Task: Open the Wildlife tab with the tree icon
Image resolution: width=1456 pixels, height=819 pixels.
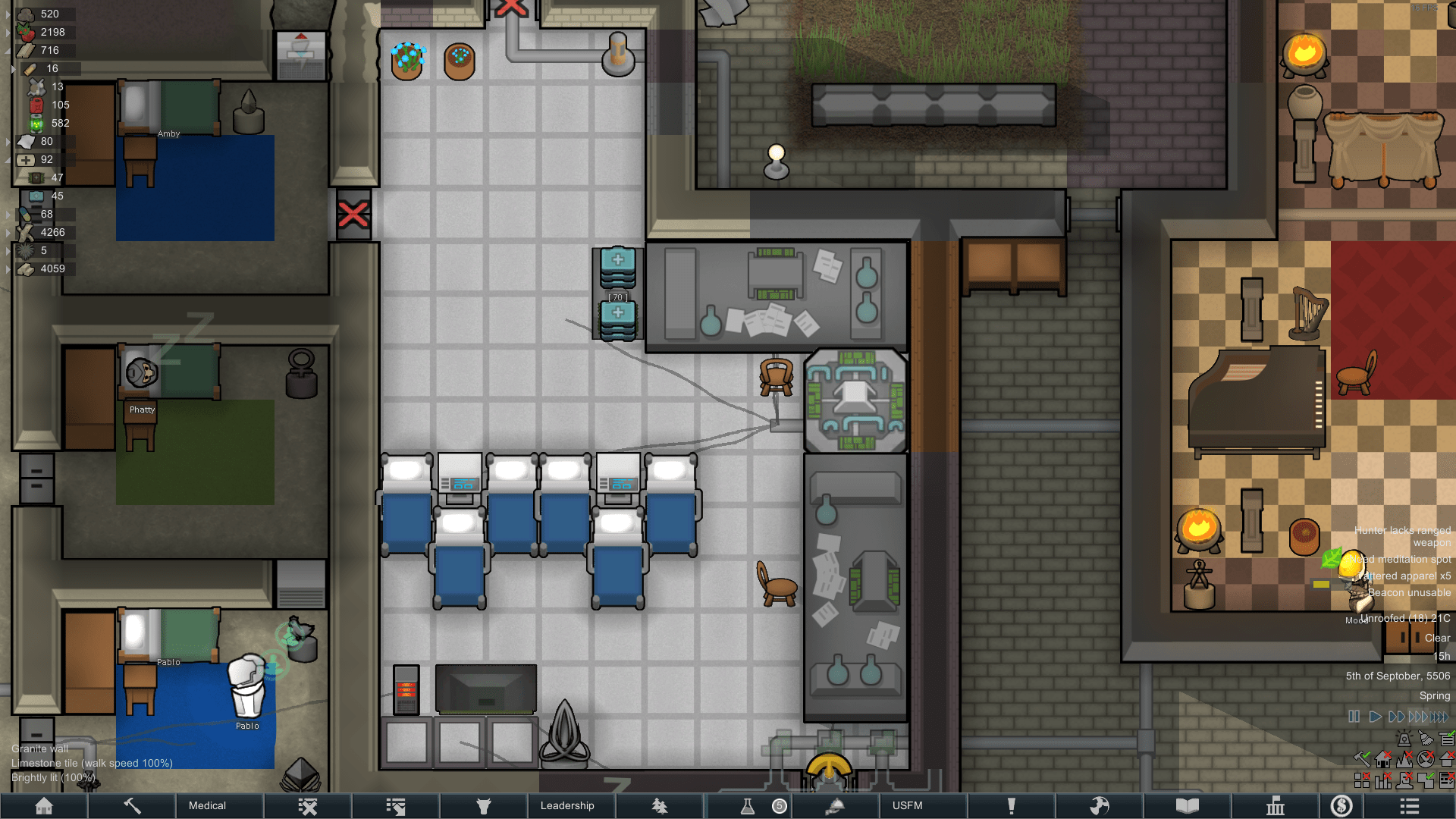Action: coord(659,805)
